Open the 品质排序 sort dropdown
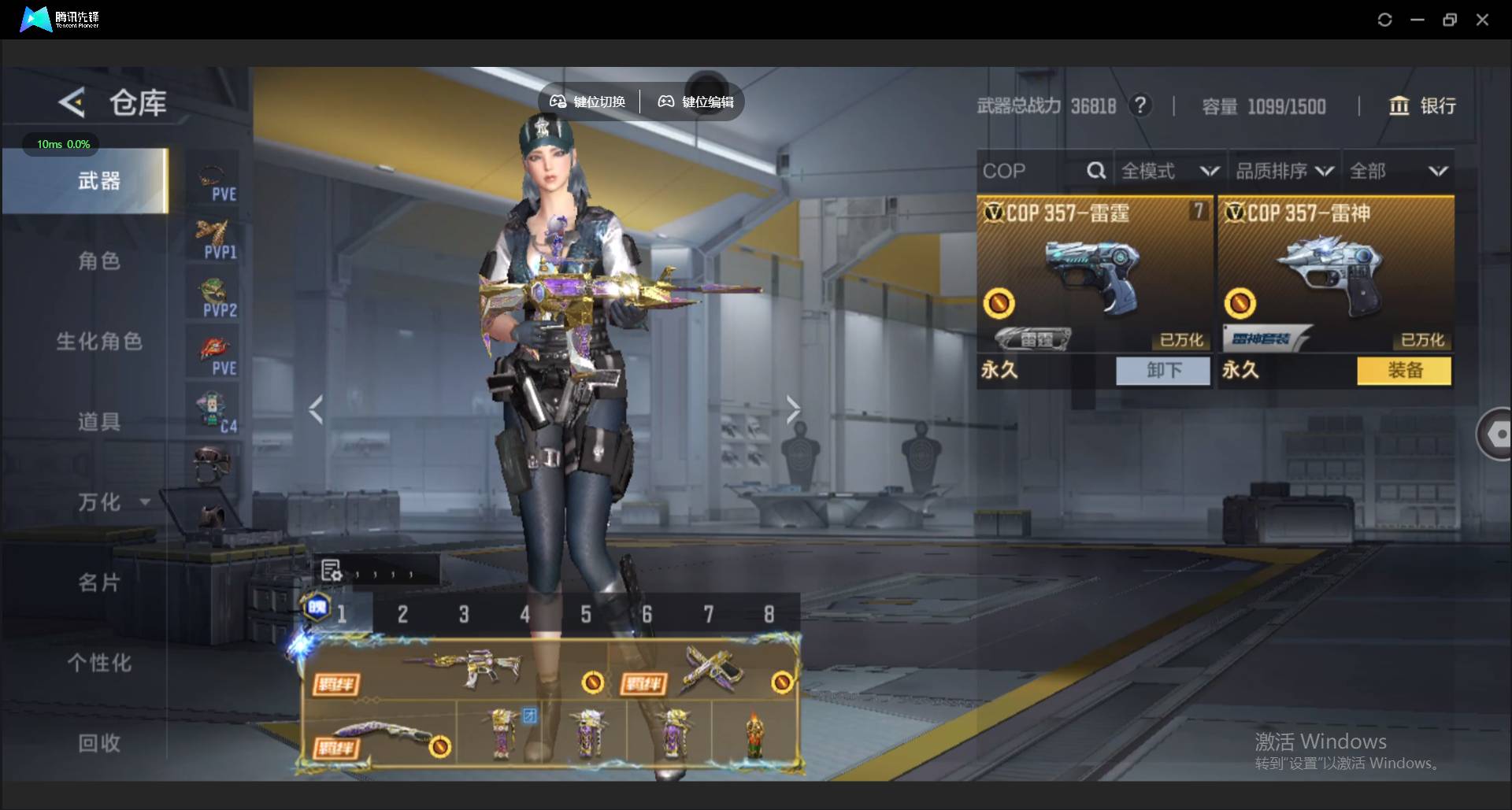This screenshot has width=1512, height=810. pos(1284,171)
